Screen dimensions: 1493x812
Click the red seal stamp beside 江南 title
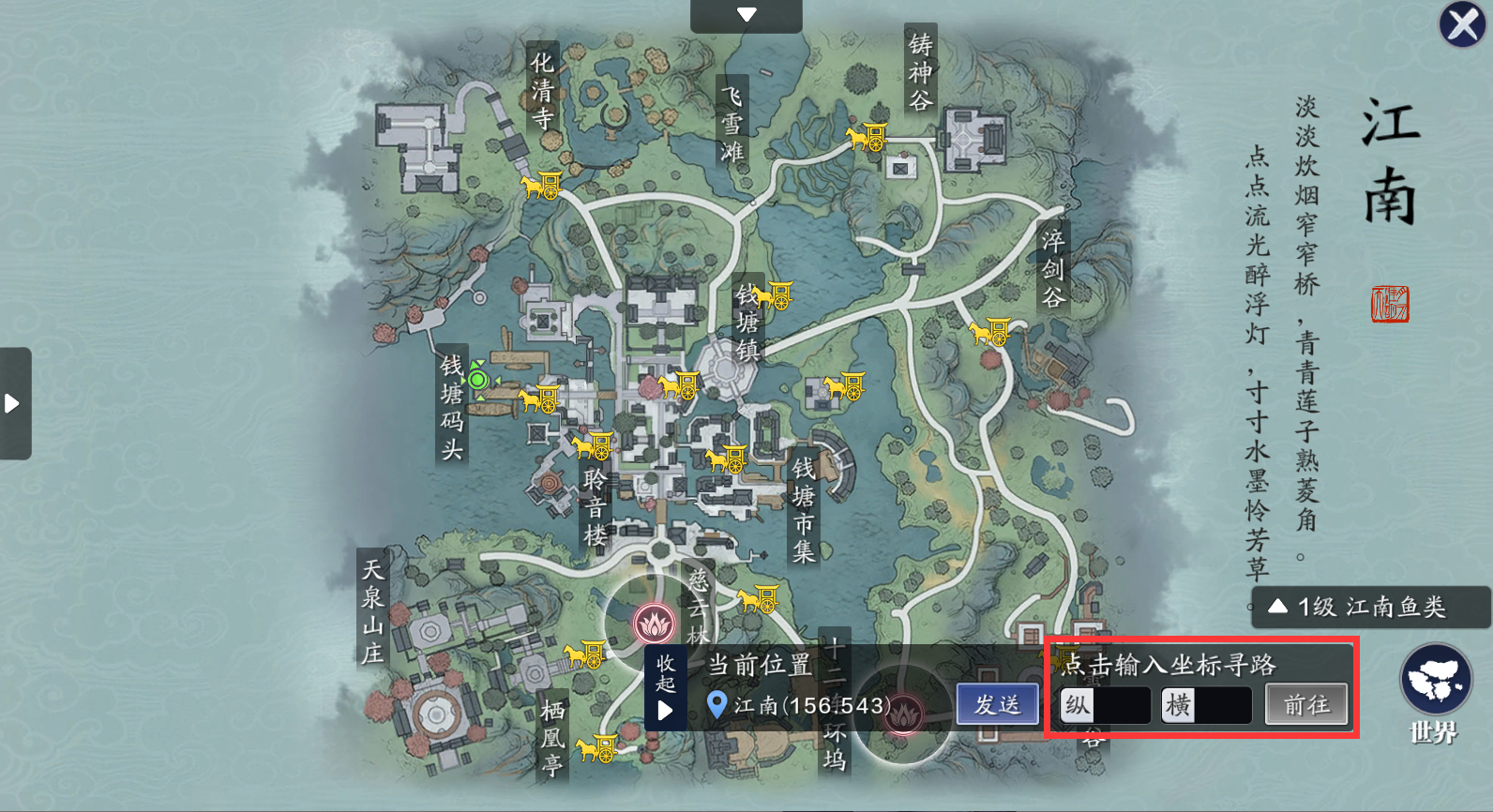[x=1392, y=305]
